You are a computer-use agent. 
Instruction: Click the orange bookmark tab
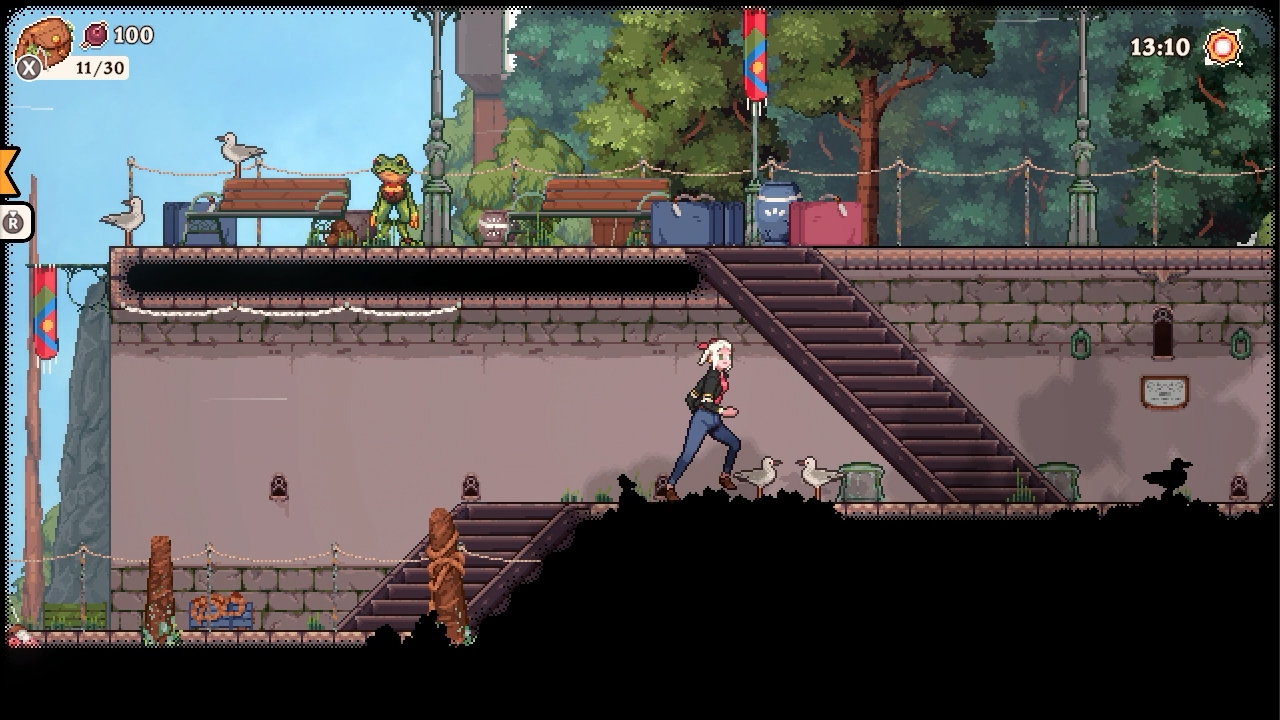8,171
